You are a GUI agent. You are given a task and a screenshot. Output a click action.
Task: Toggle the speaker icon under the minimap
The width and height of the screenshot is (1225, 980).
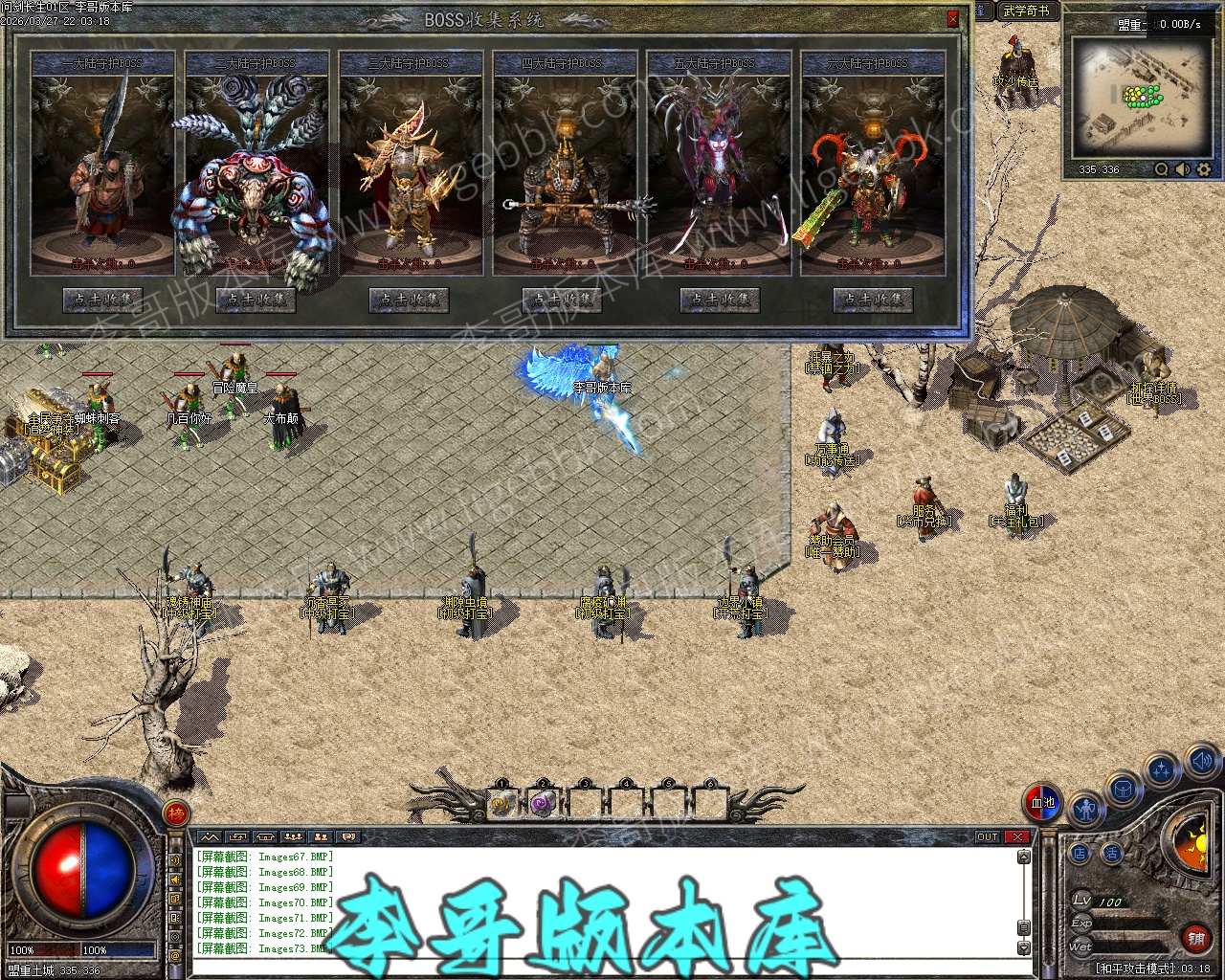pos(1183,169)
